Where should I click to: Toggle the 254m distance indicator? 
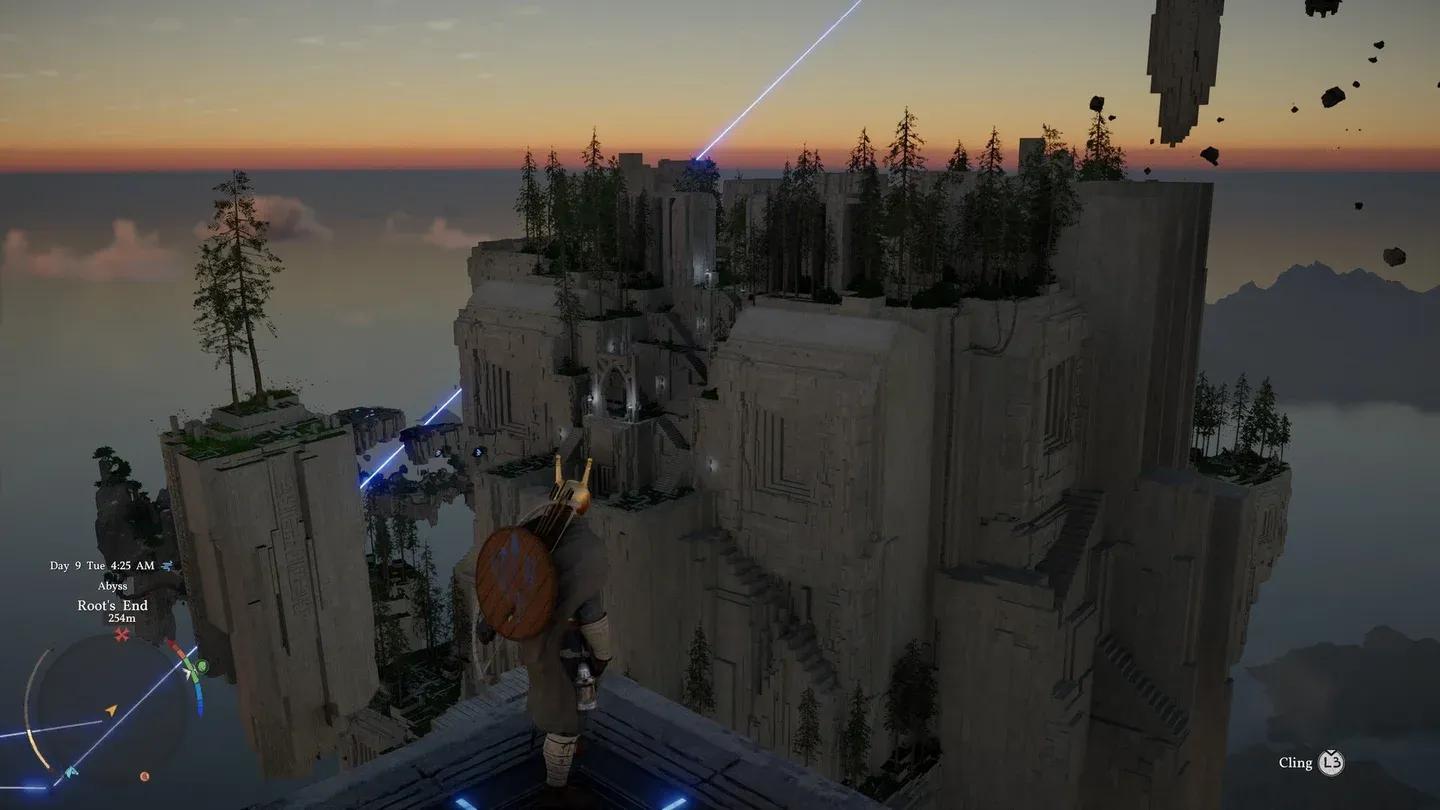[x=122, y=619]
